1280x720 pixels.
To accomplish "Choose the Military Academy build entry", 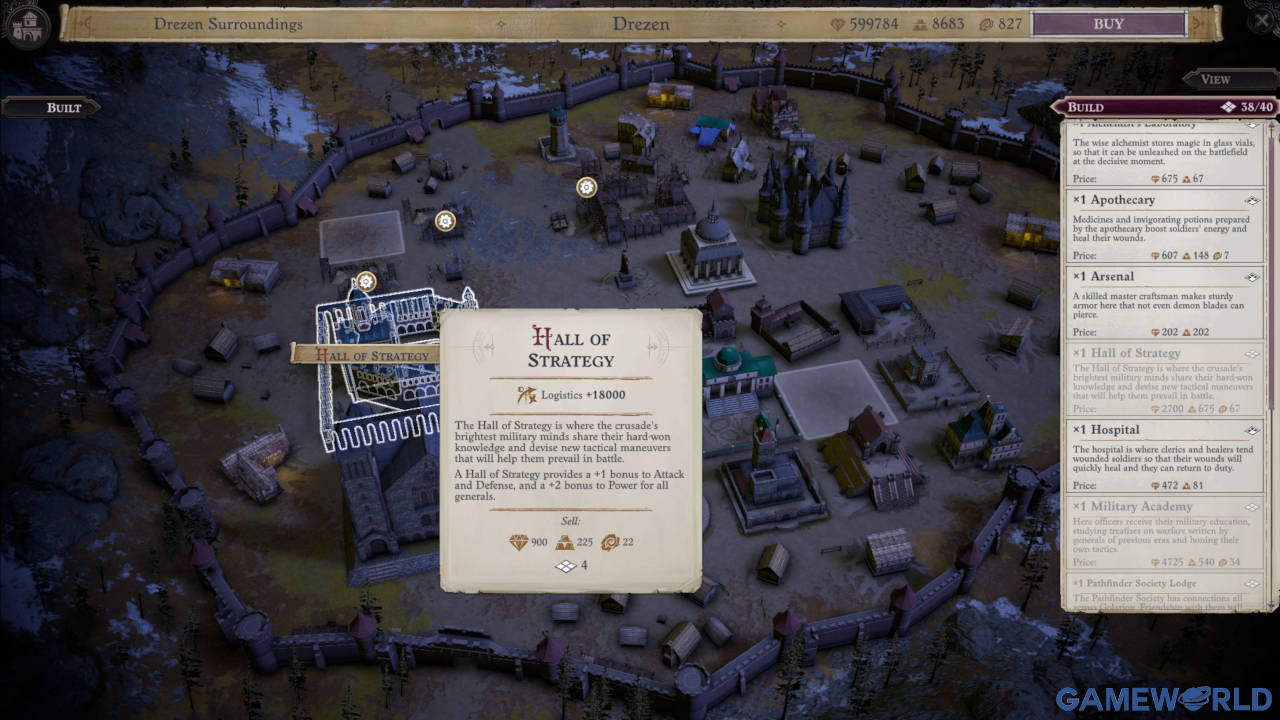I will point(1165,531).
